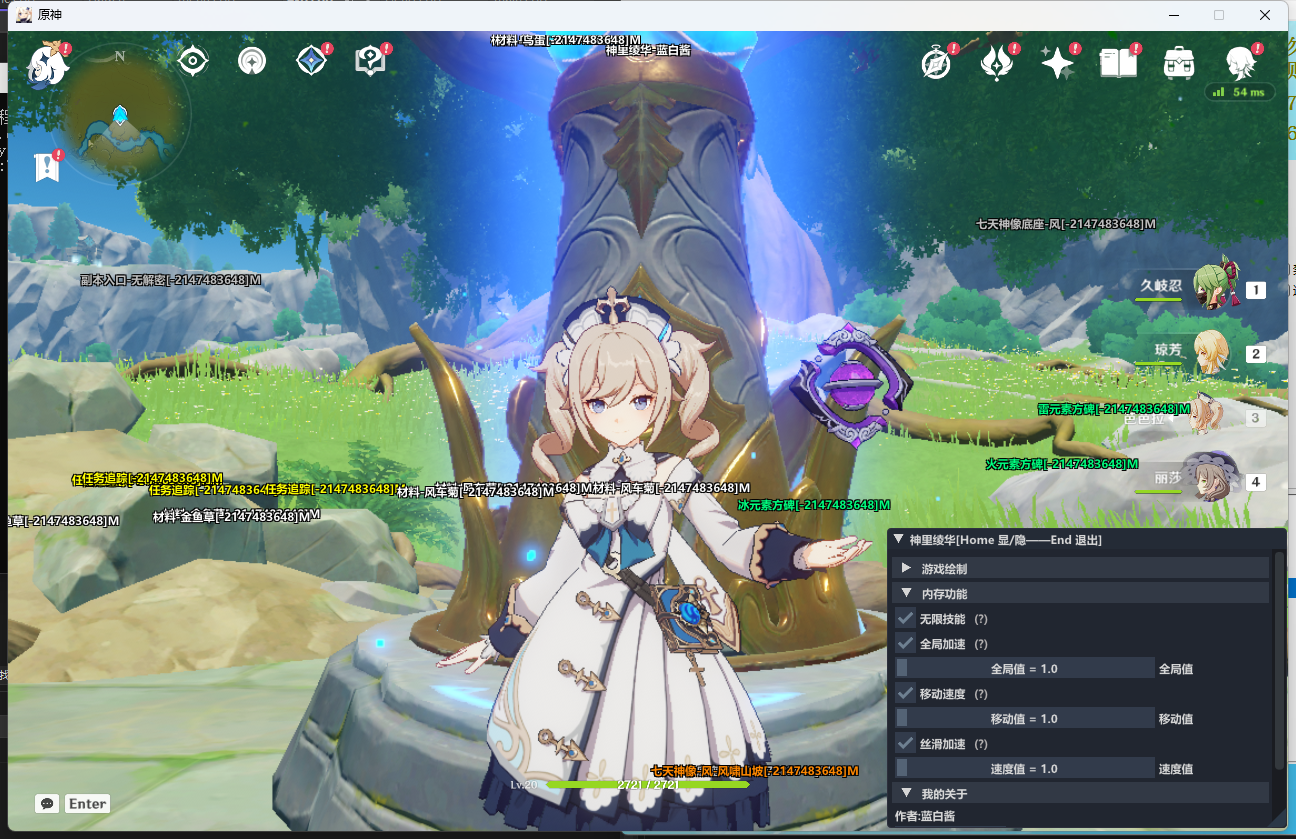Click the Enter chat button

click(x=87, y=803)
